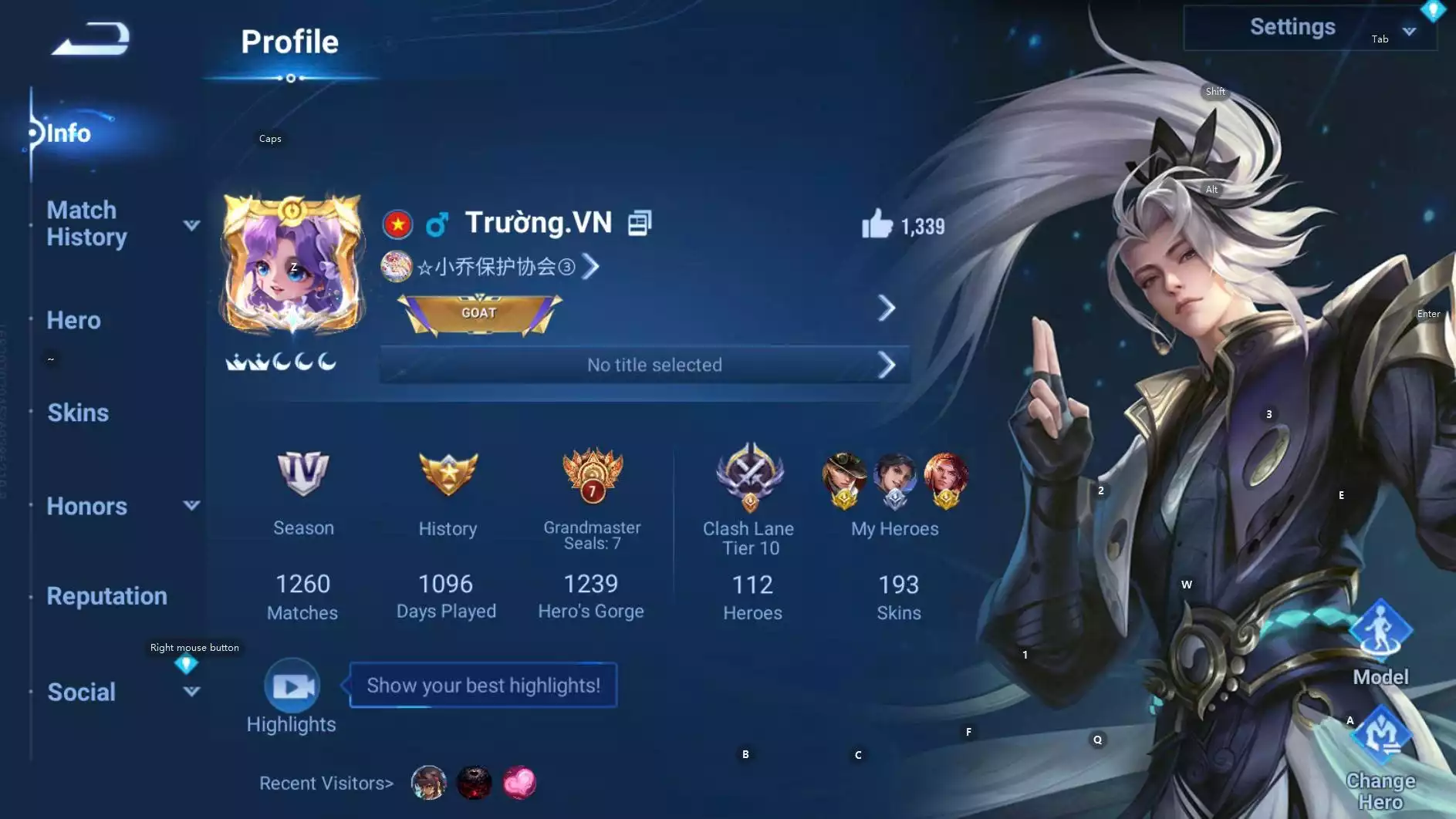Open the Settings button
Image resolution: width=1456 pixels, height=819 pixels.
click(x=1293, y=27)
